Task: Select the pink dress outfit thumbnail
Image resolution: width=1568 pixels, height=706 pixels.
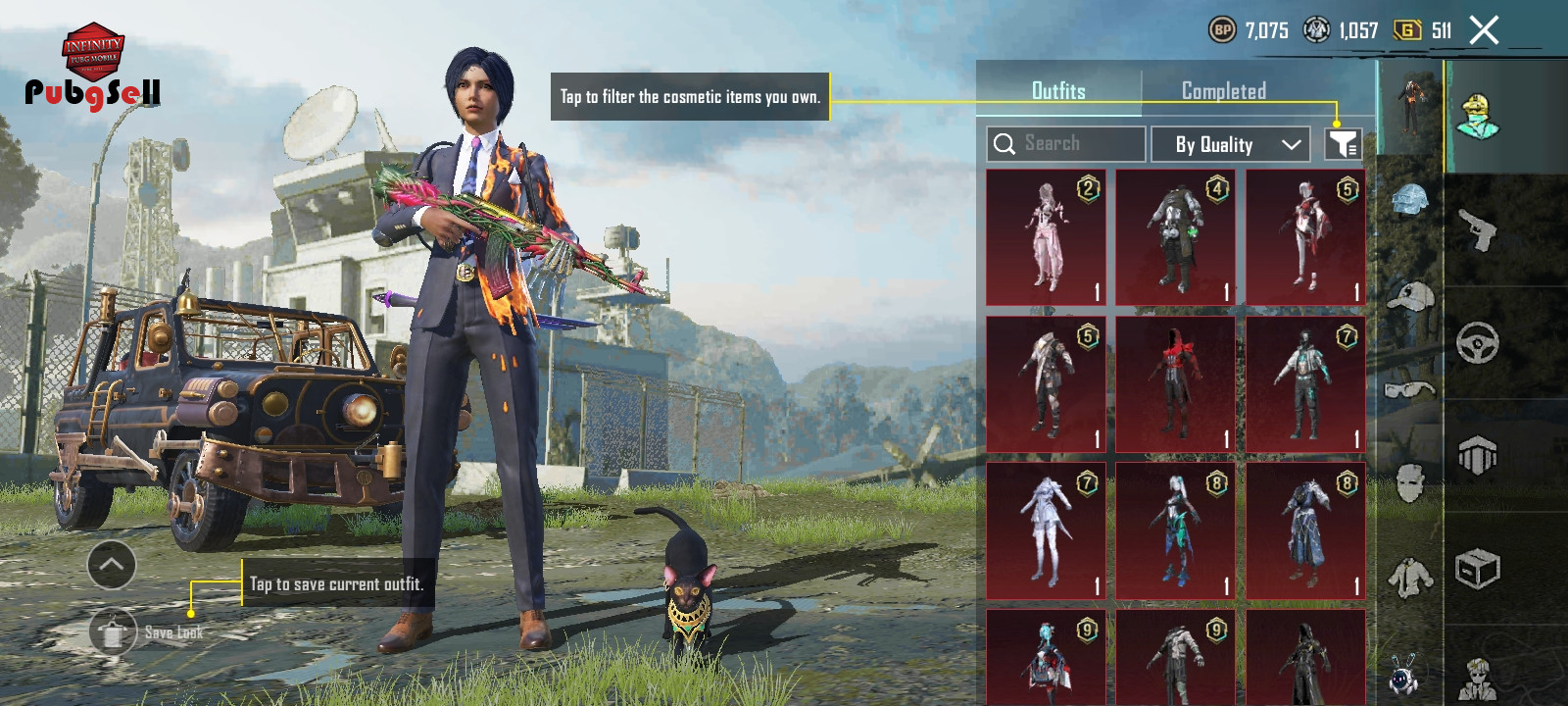Action: click(1046, 237)
